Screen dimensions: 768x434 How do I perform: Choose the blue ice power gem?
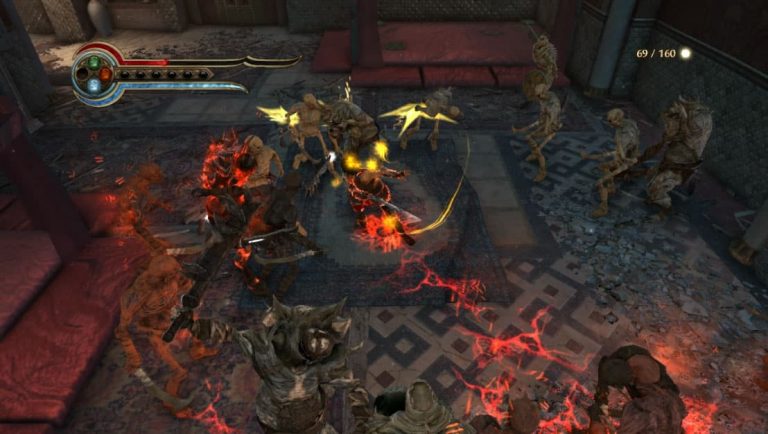click(94, 86)
